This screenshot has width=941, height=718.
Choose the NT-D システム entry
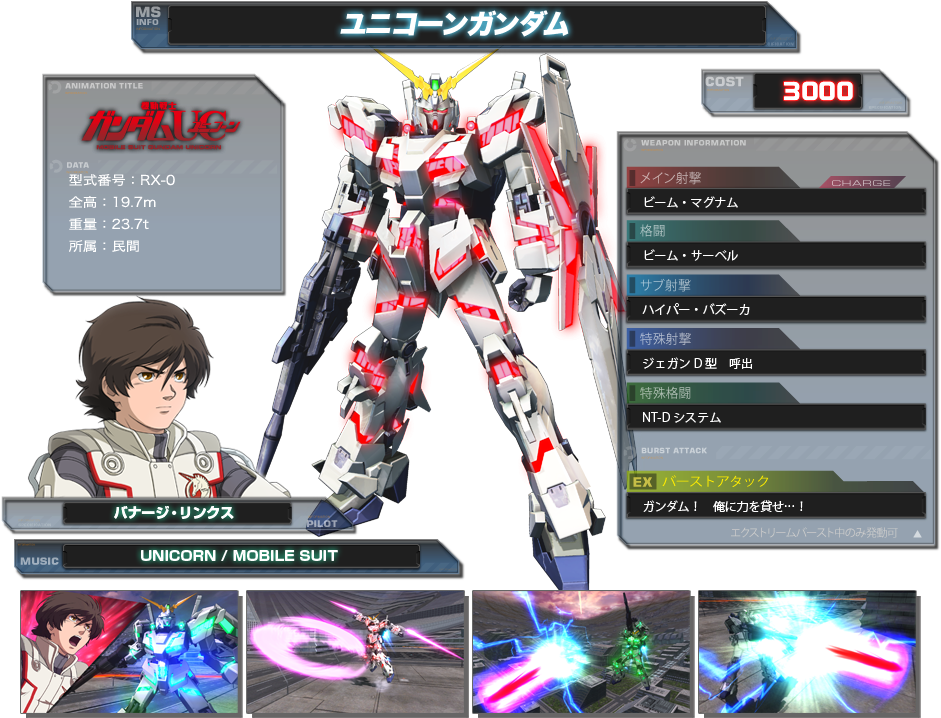[x=775, y=417]
